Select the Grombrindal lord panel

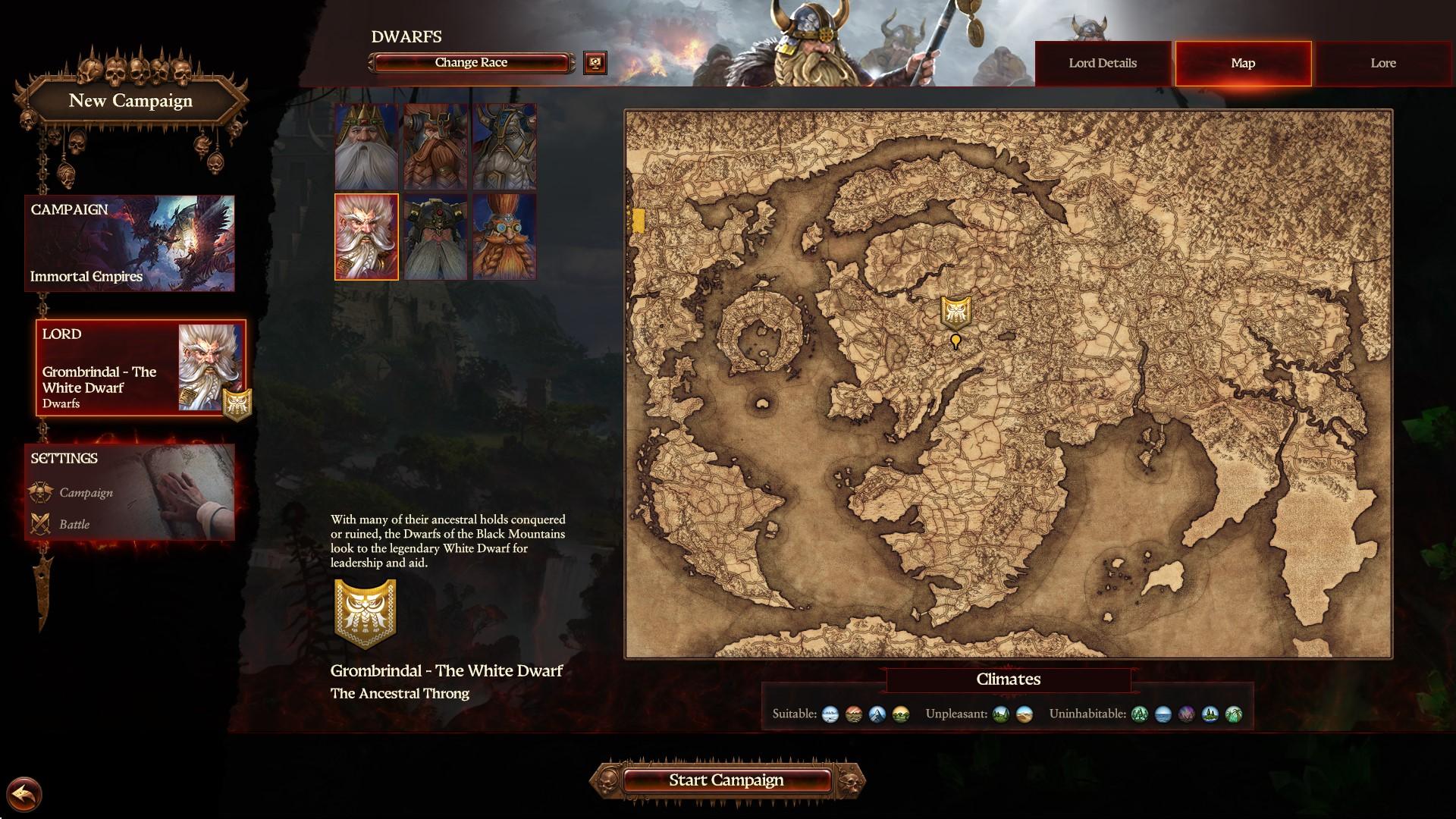tap(141, 368)
